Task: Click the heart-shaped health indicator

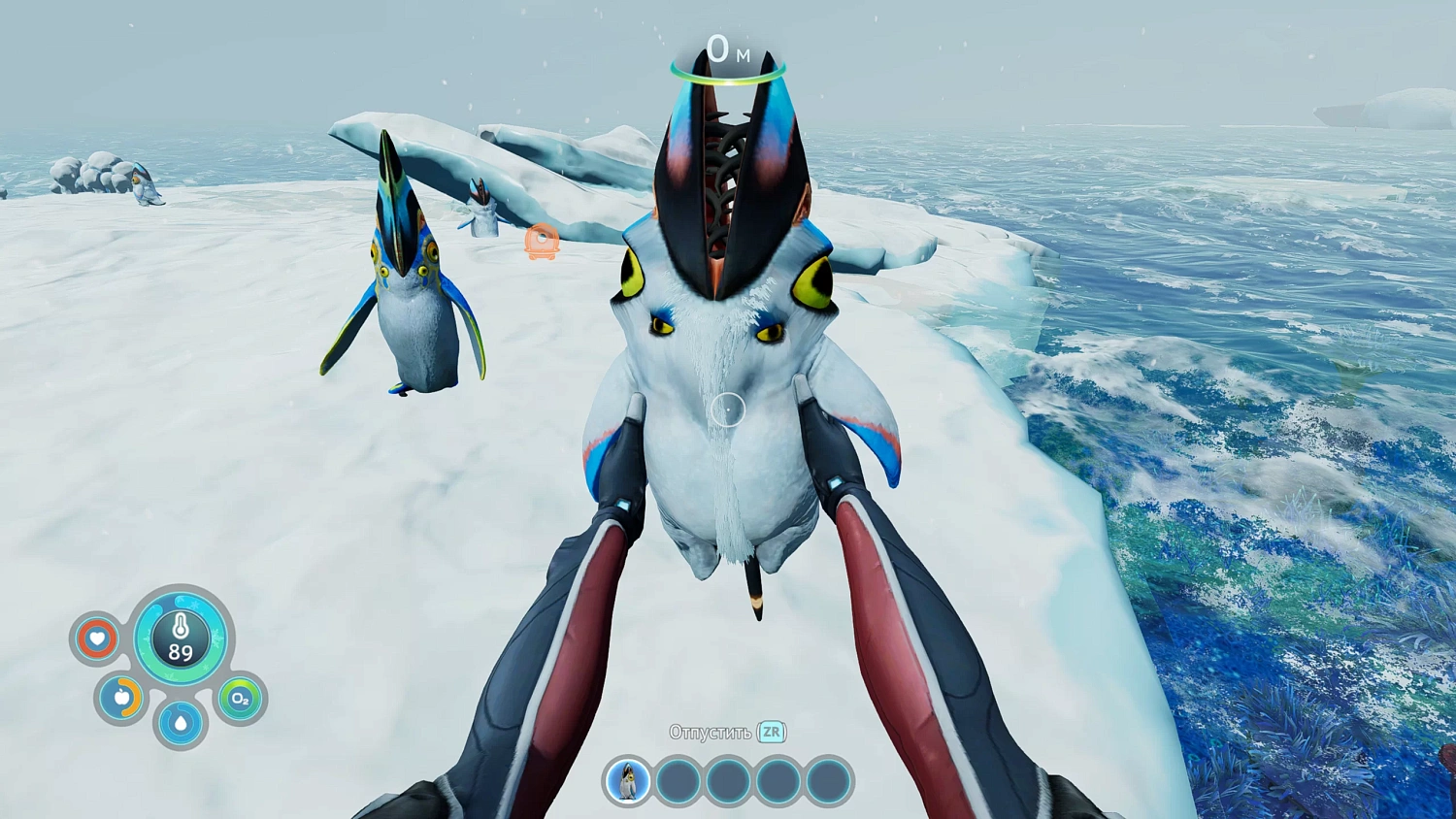Action: click(x=96, y=639)
